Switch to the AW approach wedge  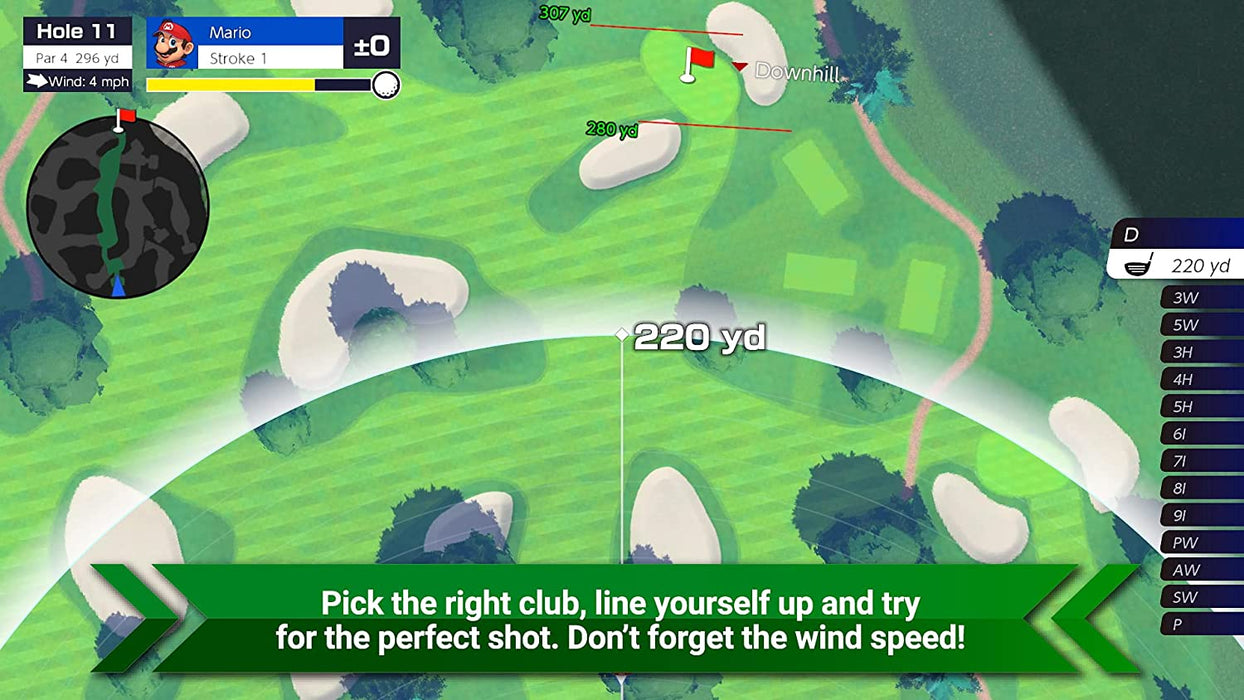(x=1200, y=570)
